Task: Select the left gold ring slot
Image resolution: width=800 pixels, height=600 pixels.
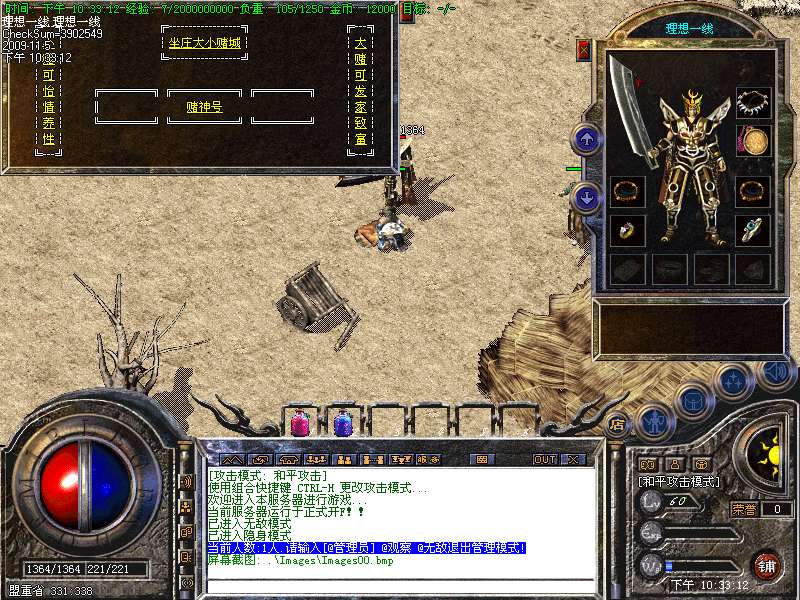Action: (x=627, y=230)
